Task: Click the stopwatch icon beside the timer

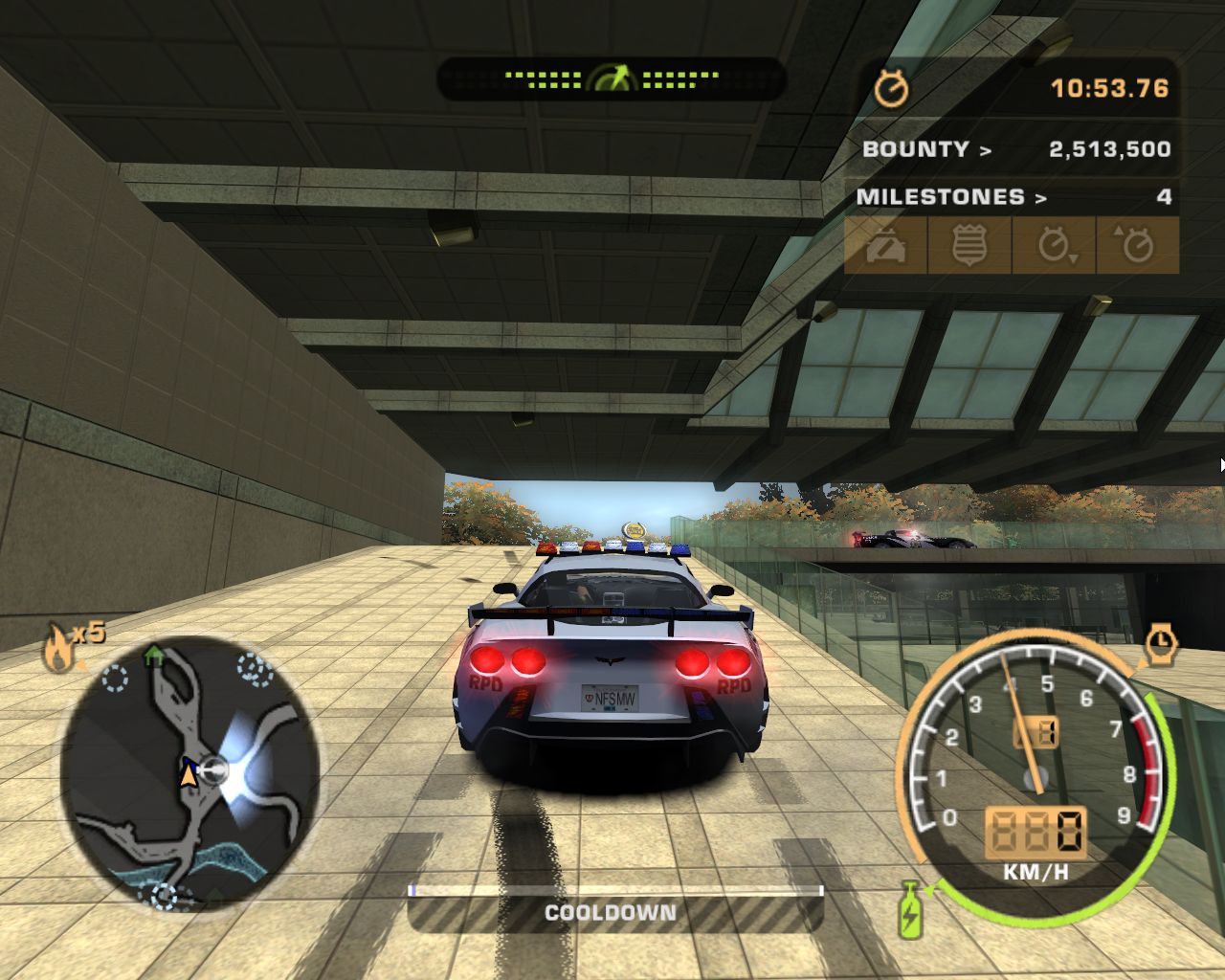Action: click(x=892, y=89)
